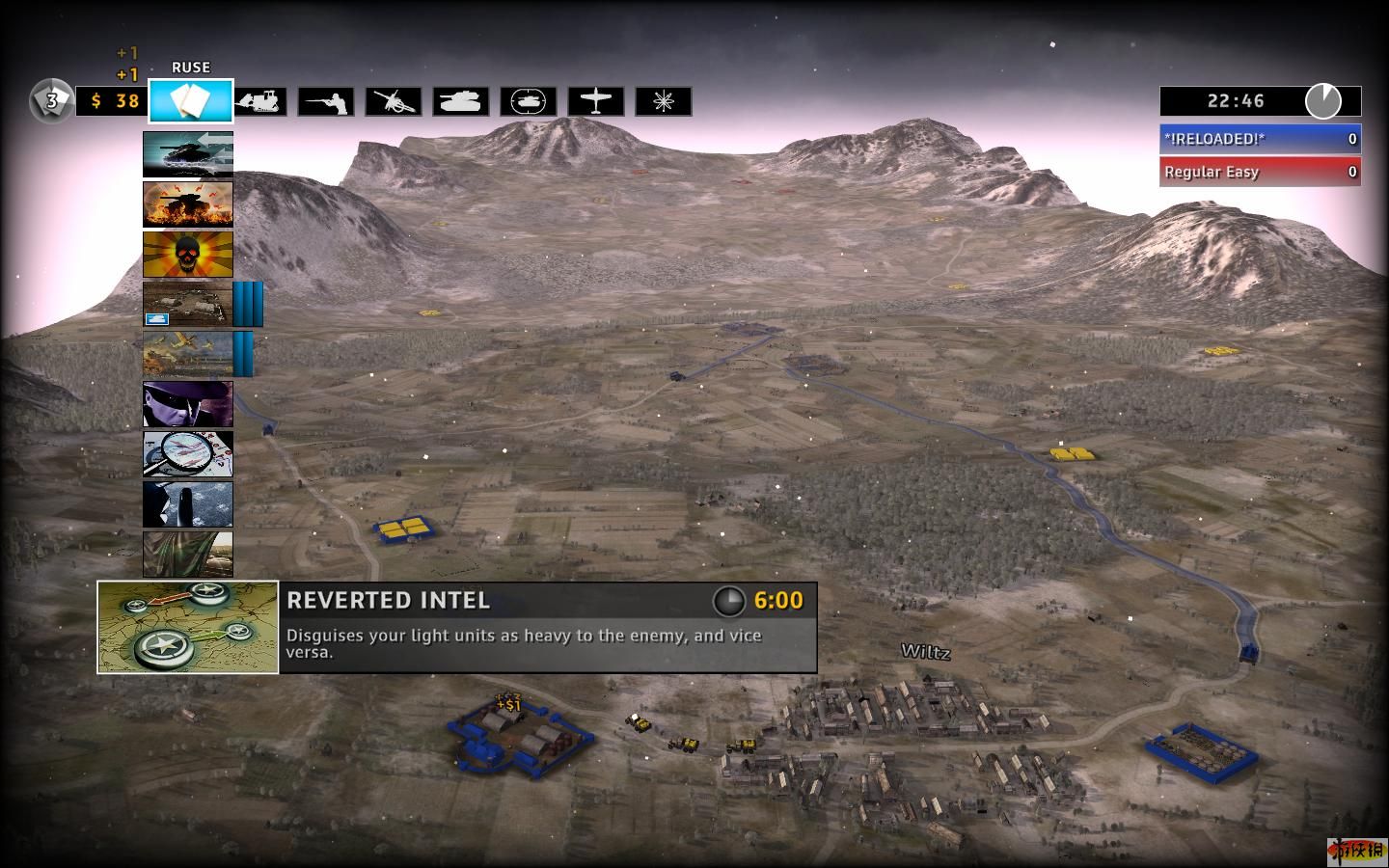Choose the tank armor category
The height and width of the screenshot is (868, 1389).
tap(461, 101)
